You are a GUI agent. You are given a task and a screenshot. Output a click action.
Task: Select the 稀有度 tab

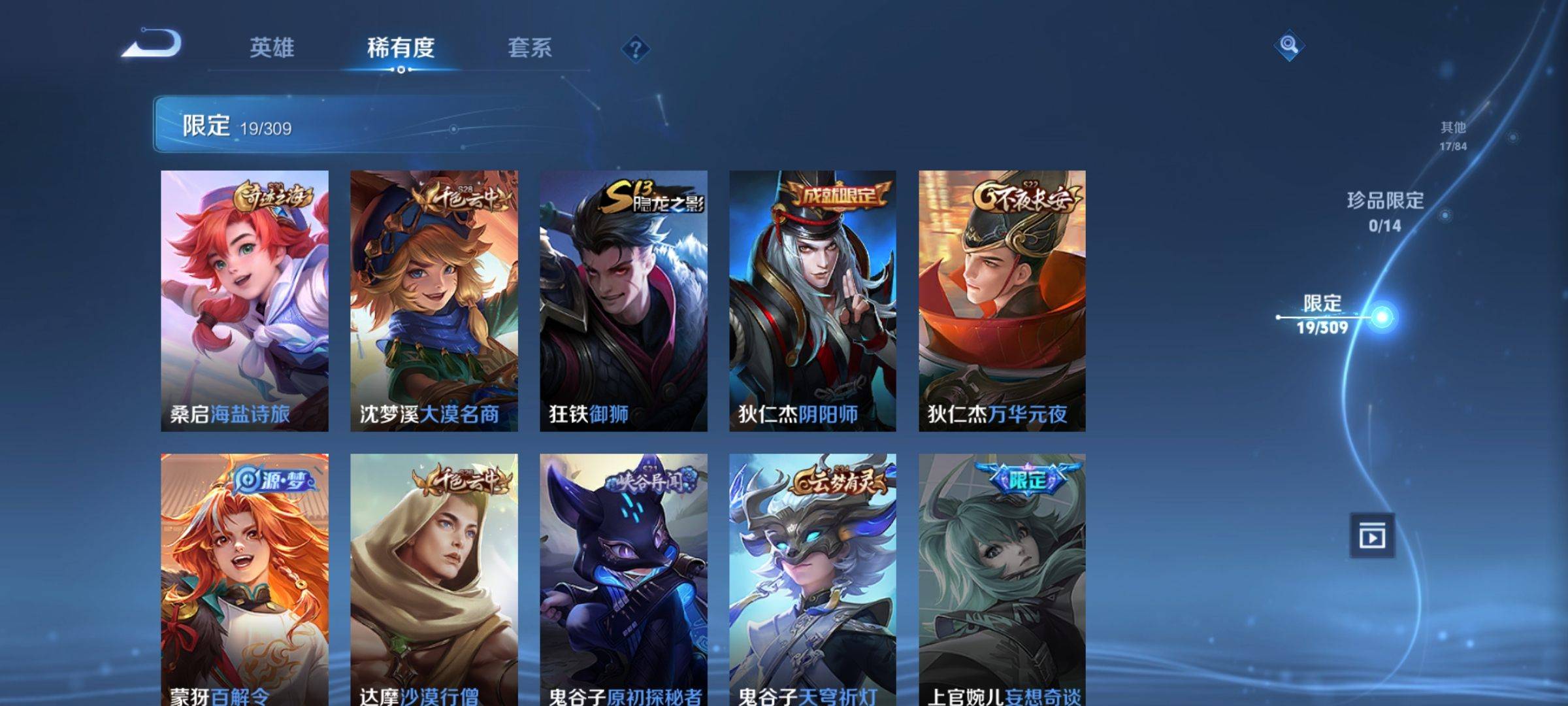(x=400, y=48)
